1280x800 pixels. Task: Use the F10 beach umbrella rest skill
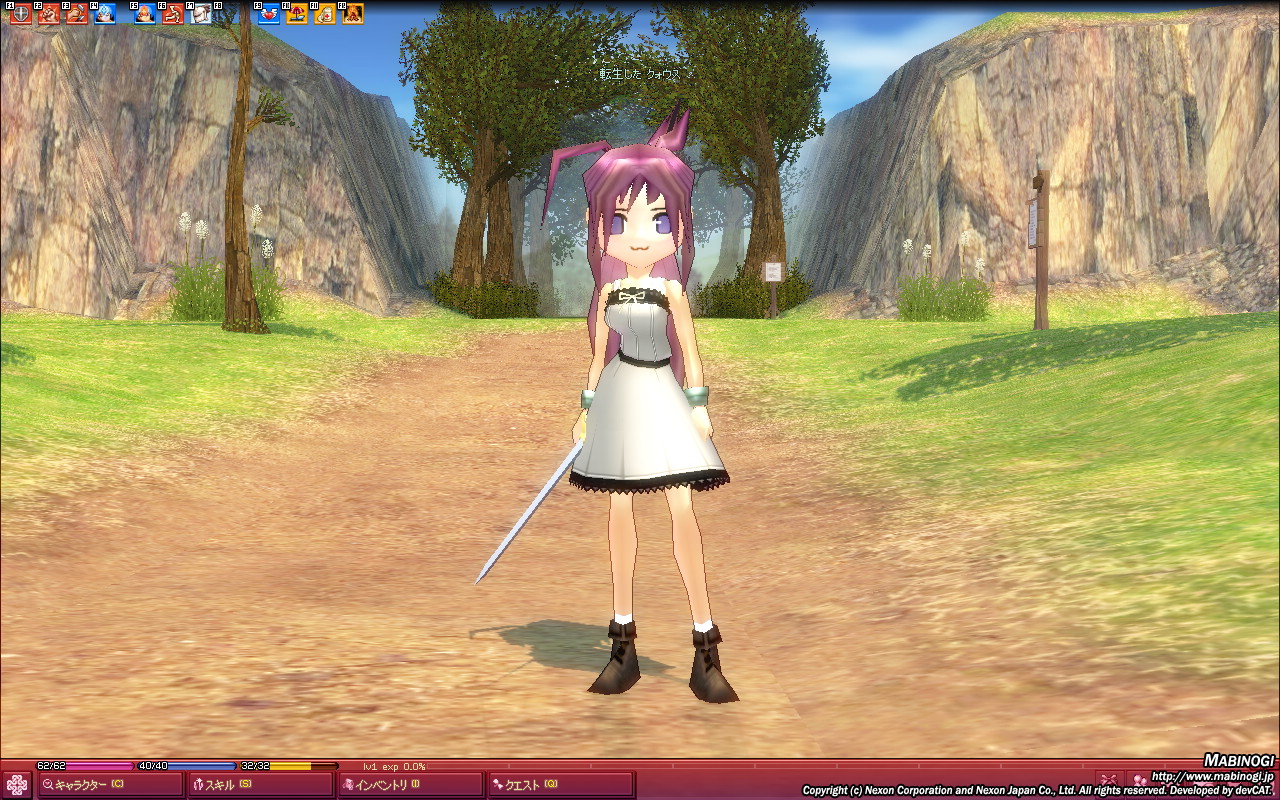pos(297,14)
